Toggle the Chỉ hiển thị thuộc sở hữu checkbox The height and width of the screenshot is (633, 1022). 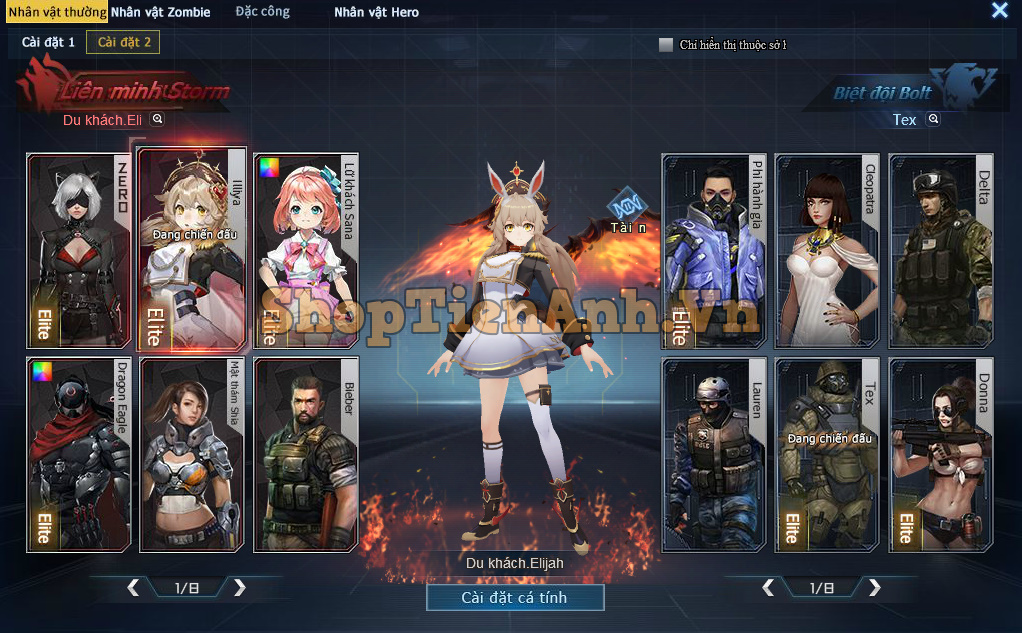pos(666,45)
